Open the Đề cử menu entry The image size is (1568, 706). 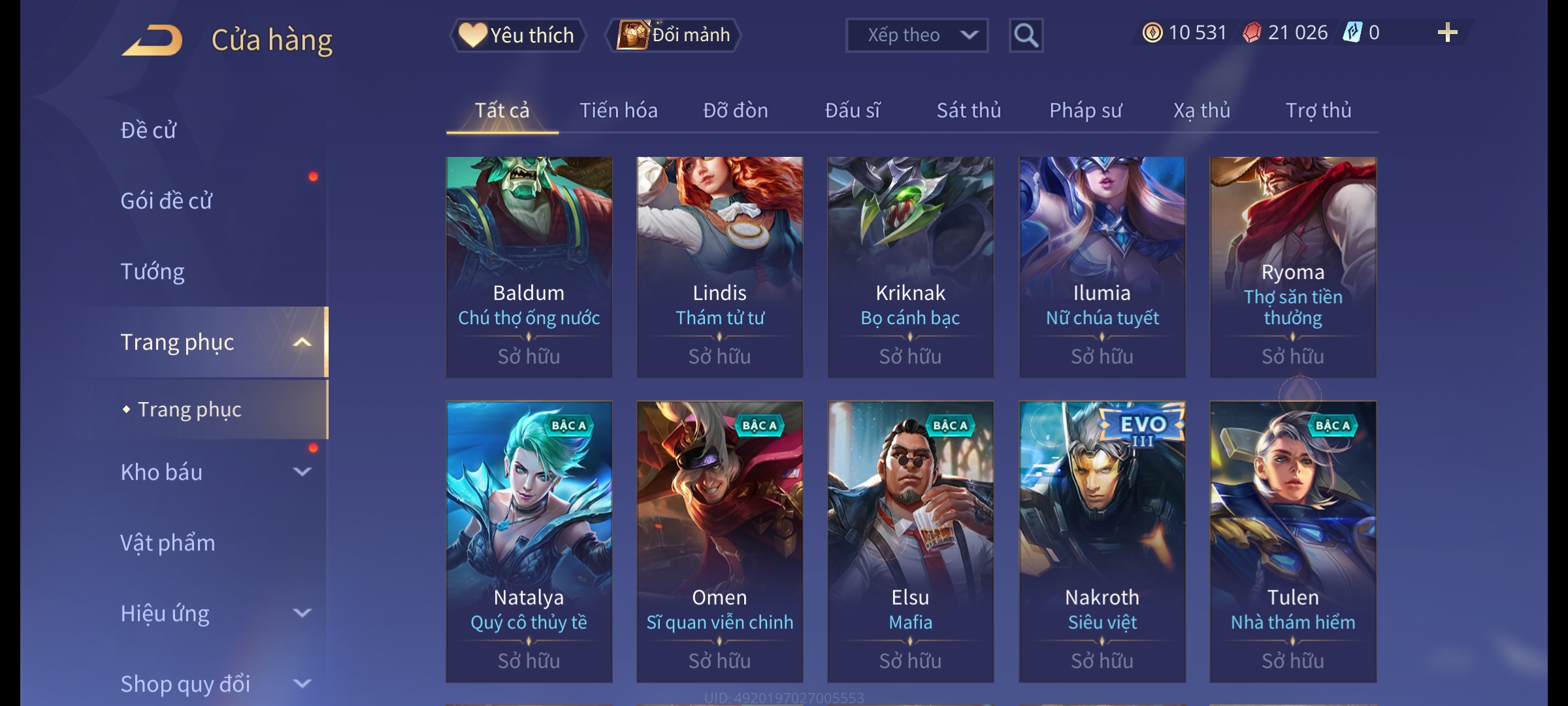148,130
